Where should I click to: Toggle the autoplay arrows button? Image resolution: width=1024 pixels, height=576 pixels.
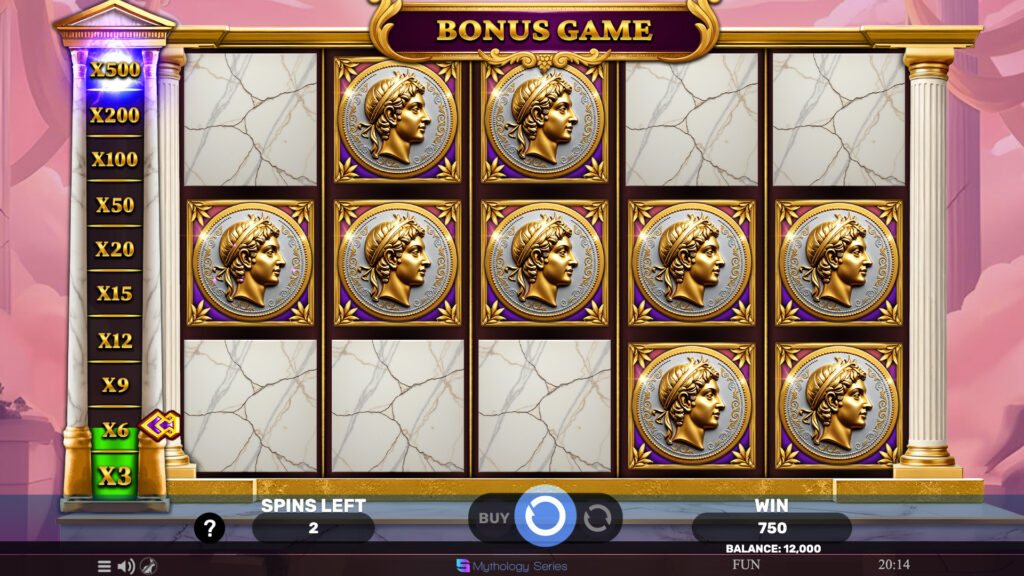[597, 518]
